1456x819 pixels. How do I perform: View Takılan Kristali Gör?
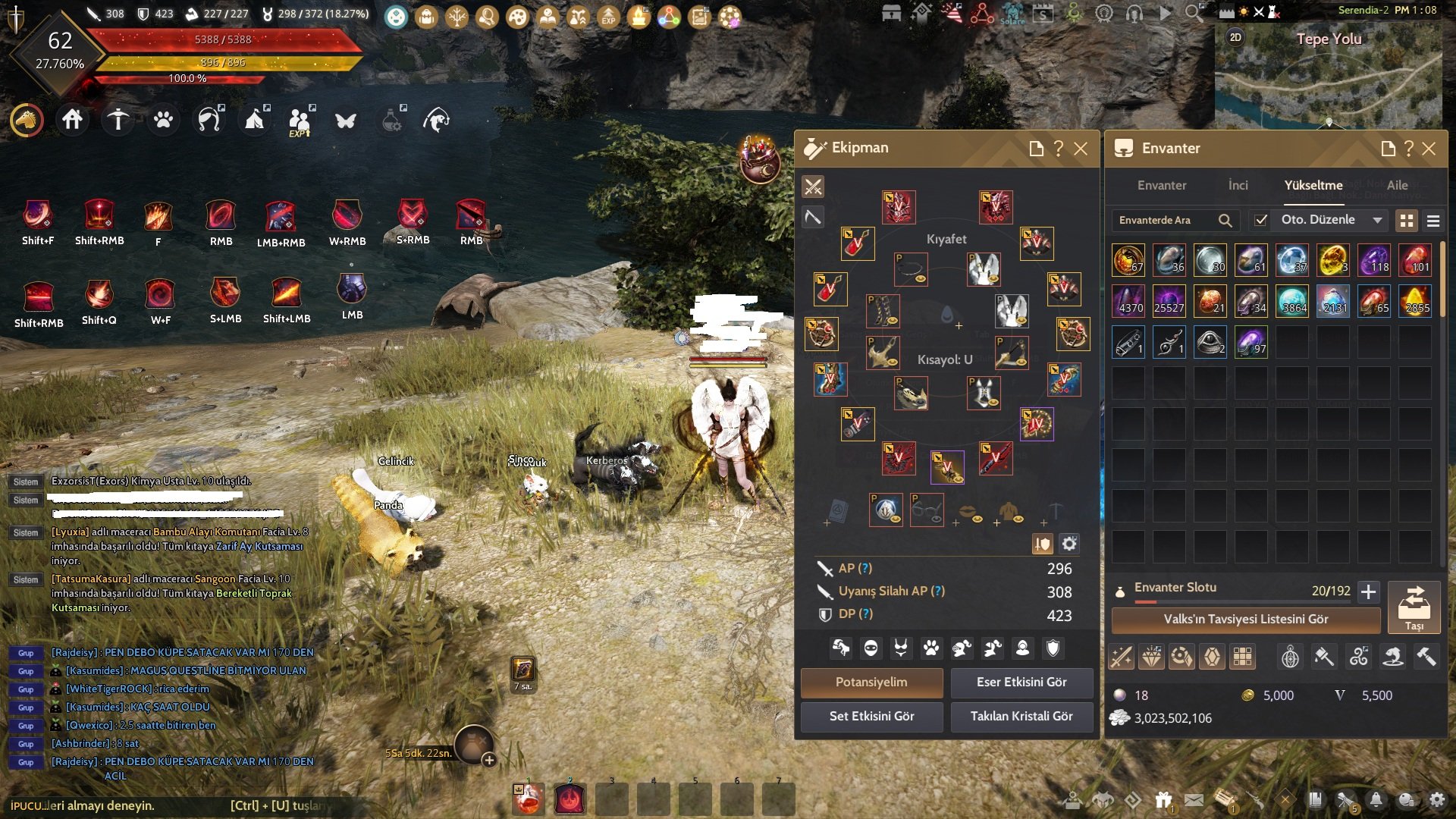1021,716
